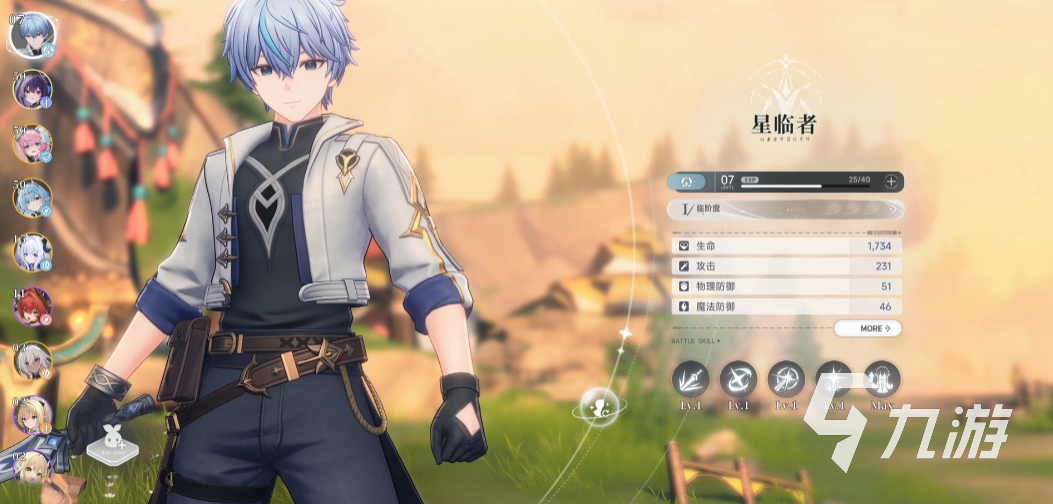The height and width of the screenshot is (504, 1053).
Task: Click the glowing planet orb icon
Action: (591, 405)
